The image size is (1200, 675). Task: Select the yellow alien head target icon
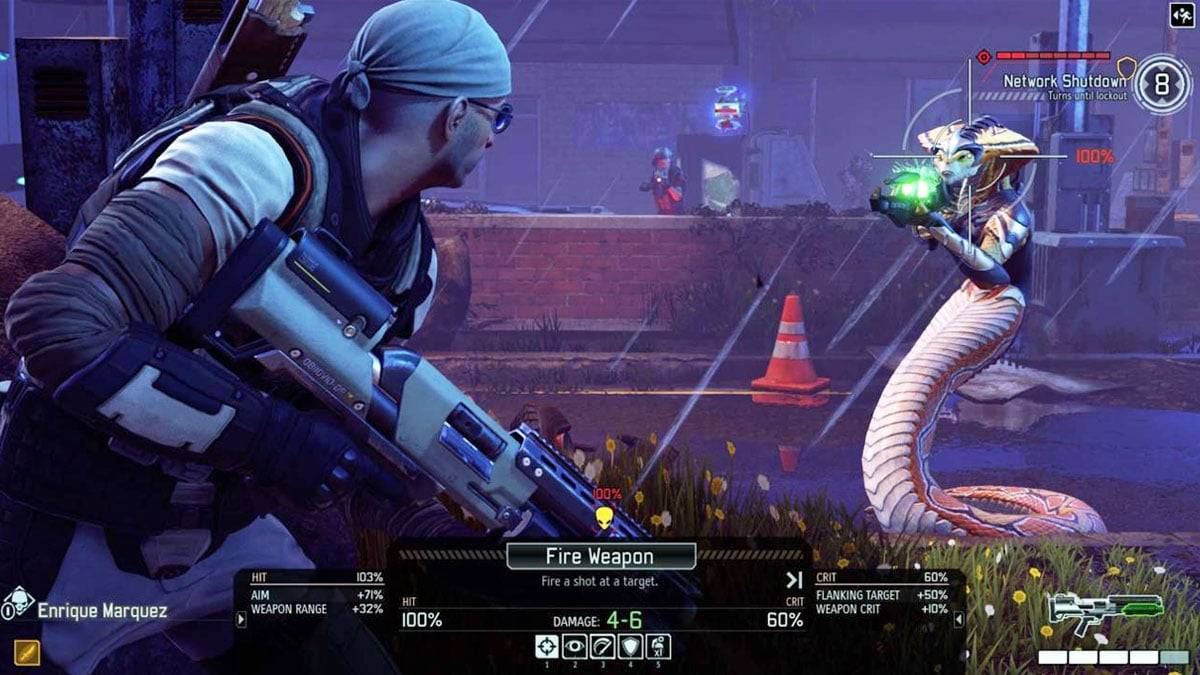tap(603, 517)
